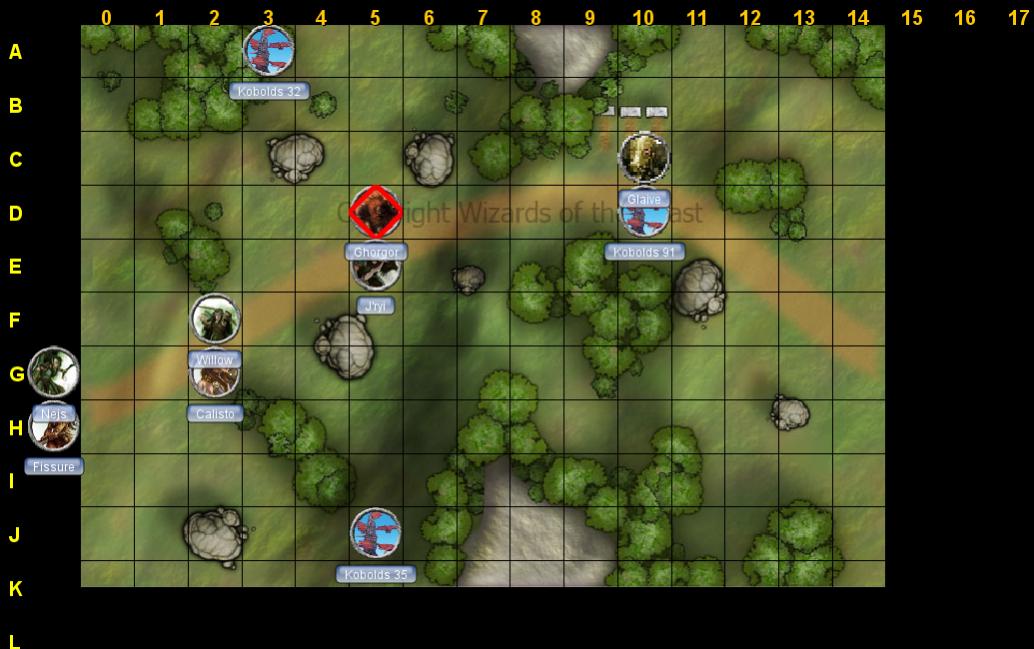Viewport: 1034px width, 649px height.
Task: Select the Willow character token
Action: coord(215,319)
